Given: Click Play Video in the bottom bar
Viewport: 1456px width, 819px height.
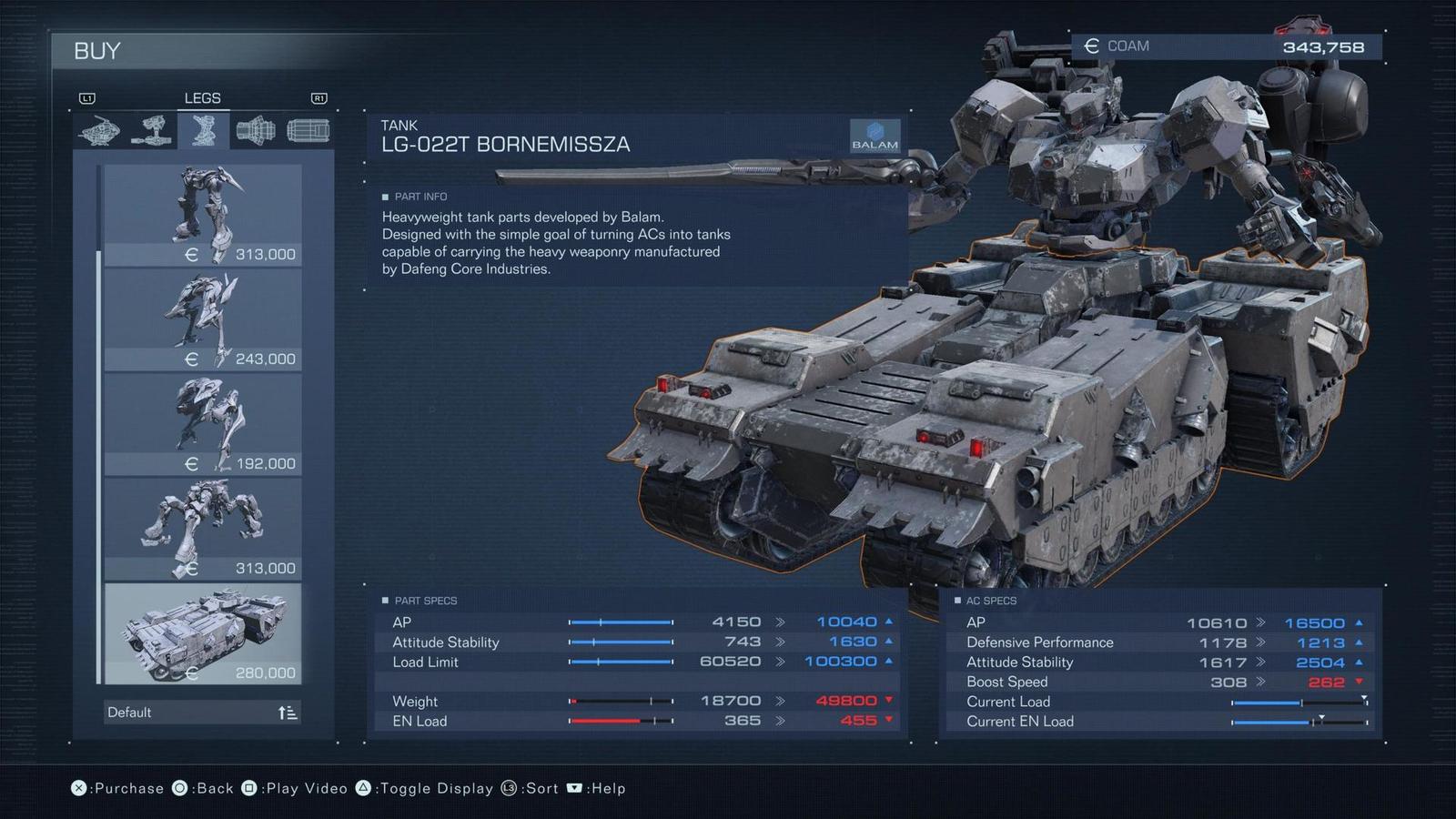Looking at the screenshot, I should [302, 788].
